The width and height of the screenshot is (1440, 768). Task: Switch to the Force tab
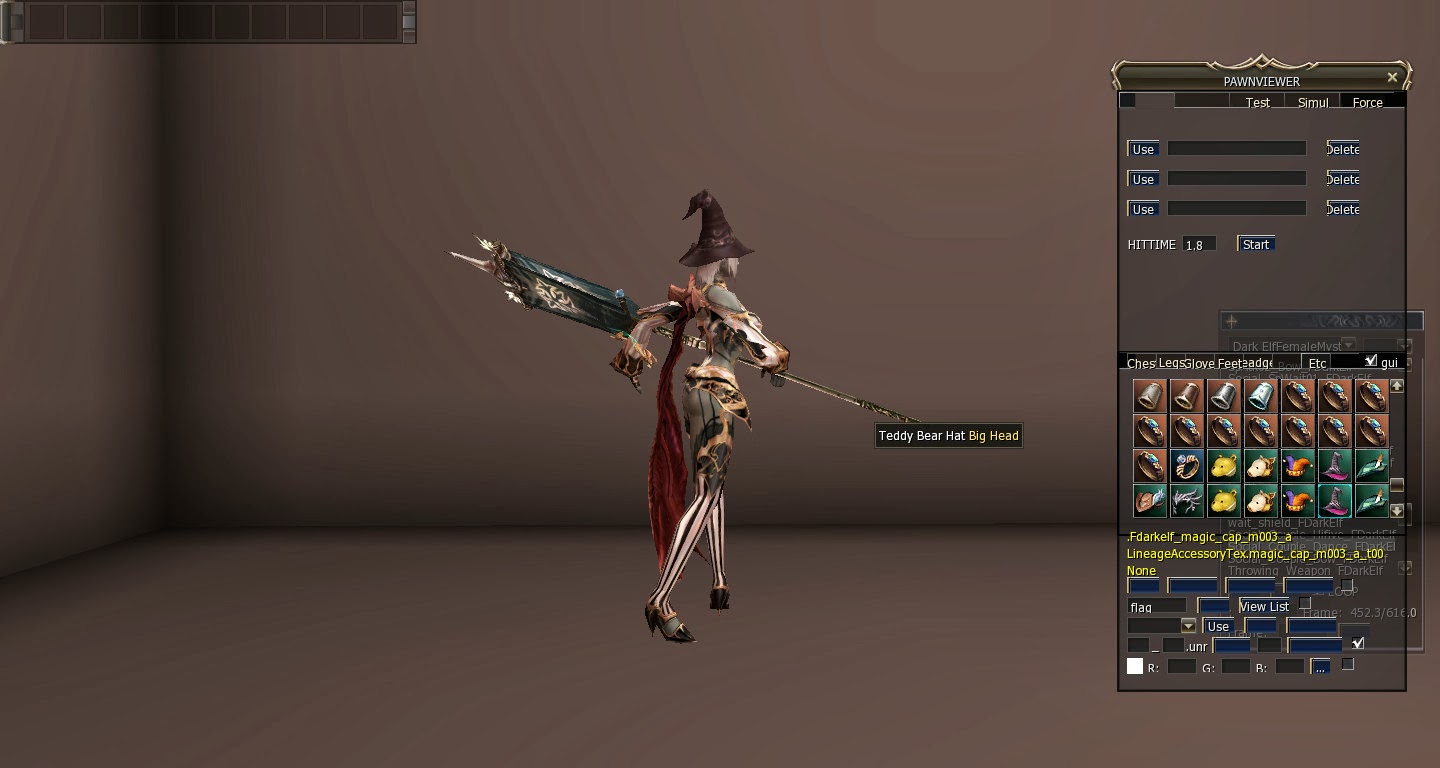tap(1369, 101)
